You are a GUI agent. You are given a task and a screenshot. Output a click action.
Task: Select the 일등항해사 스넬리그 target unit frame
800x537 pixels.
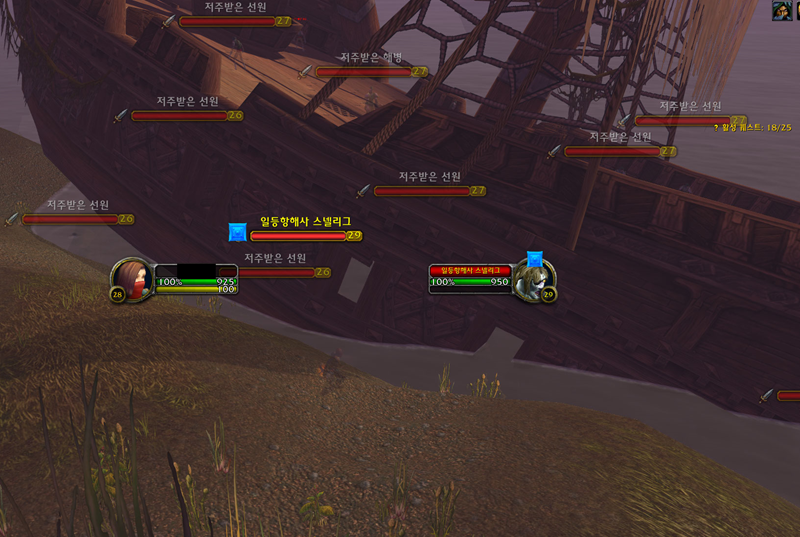471,277
